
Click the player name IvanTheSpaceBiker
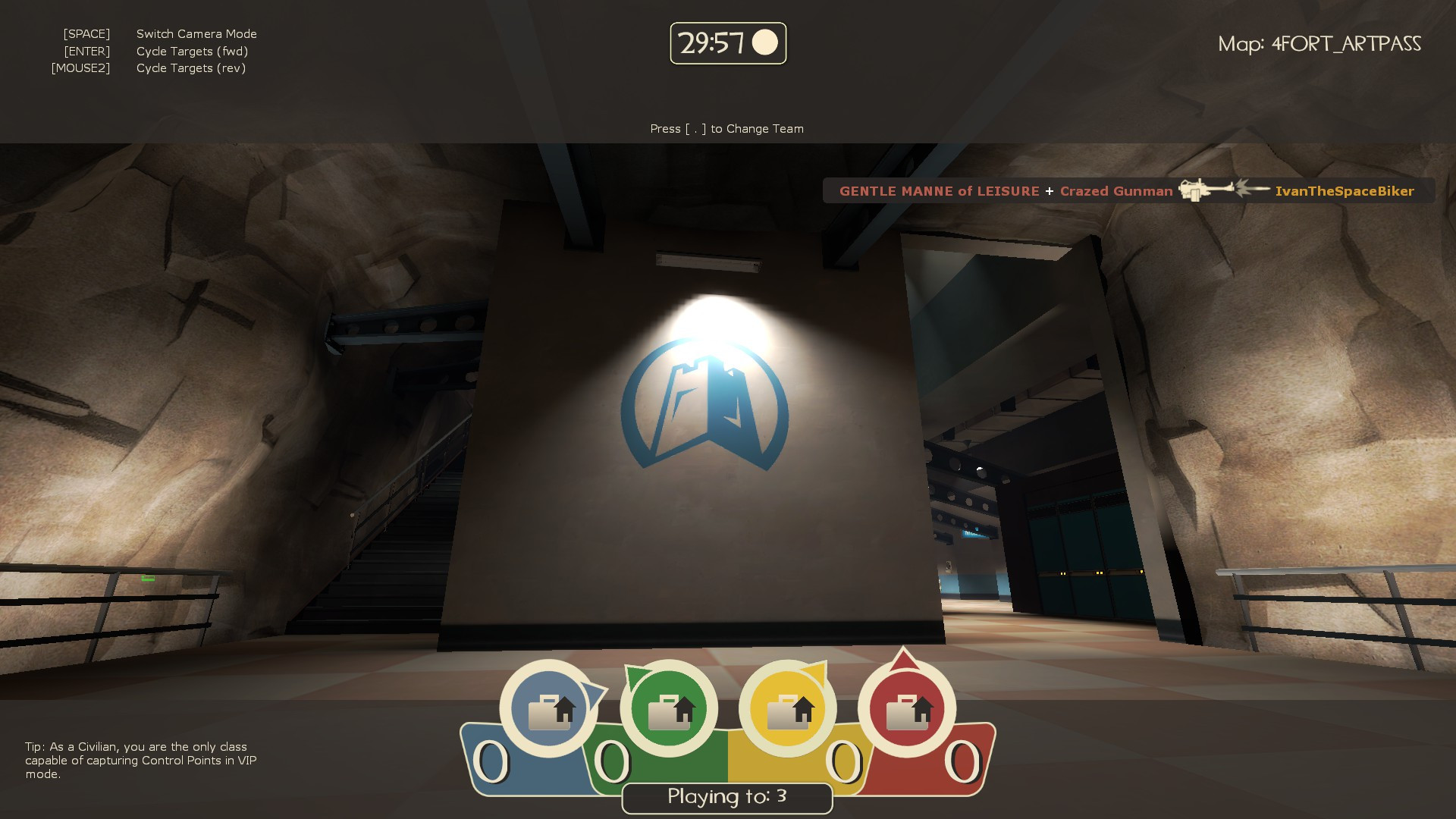coord(1344,191)
